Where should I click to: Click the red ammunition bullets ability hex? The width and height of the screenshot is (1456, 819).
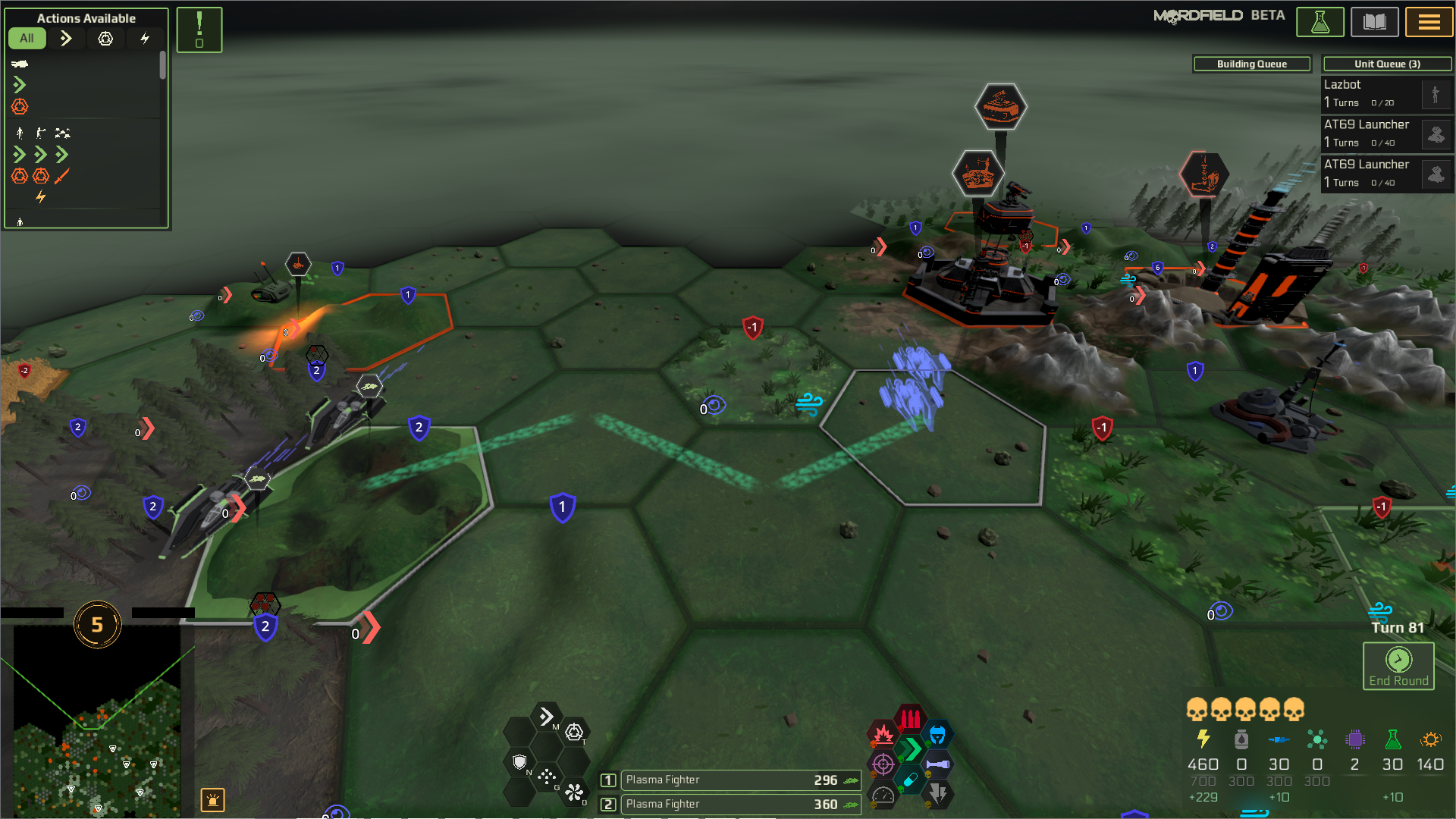coord(910,718)
